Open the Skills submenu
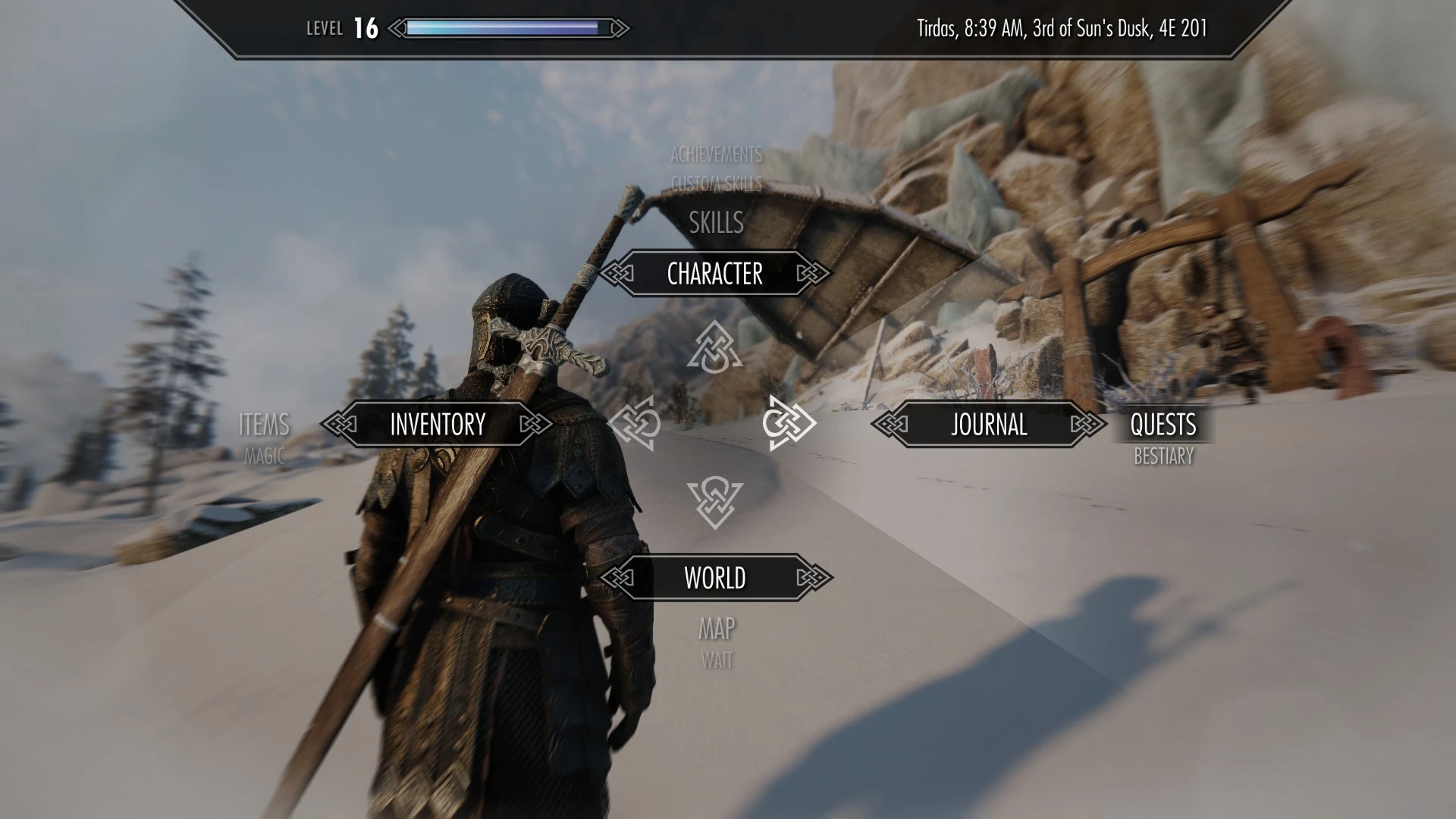The height and width of the screenshot is (819, 1456). (x=716, y=223)
